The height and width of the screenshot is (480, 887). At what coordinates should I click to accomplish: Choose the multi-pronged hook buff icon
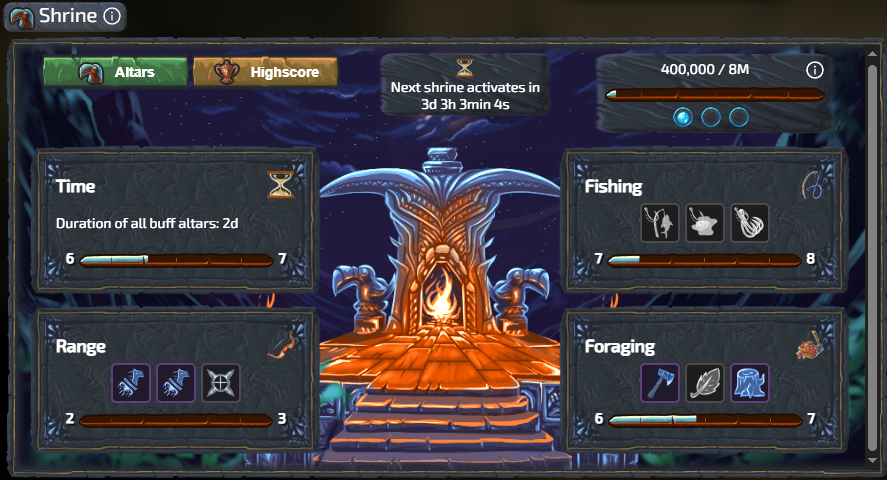750,222
